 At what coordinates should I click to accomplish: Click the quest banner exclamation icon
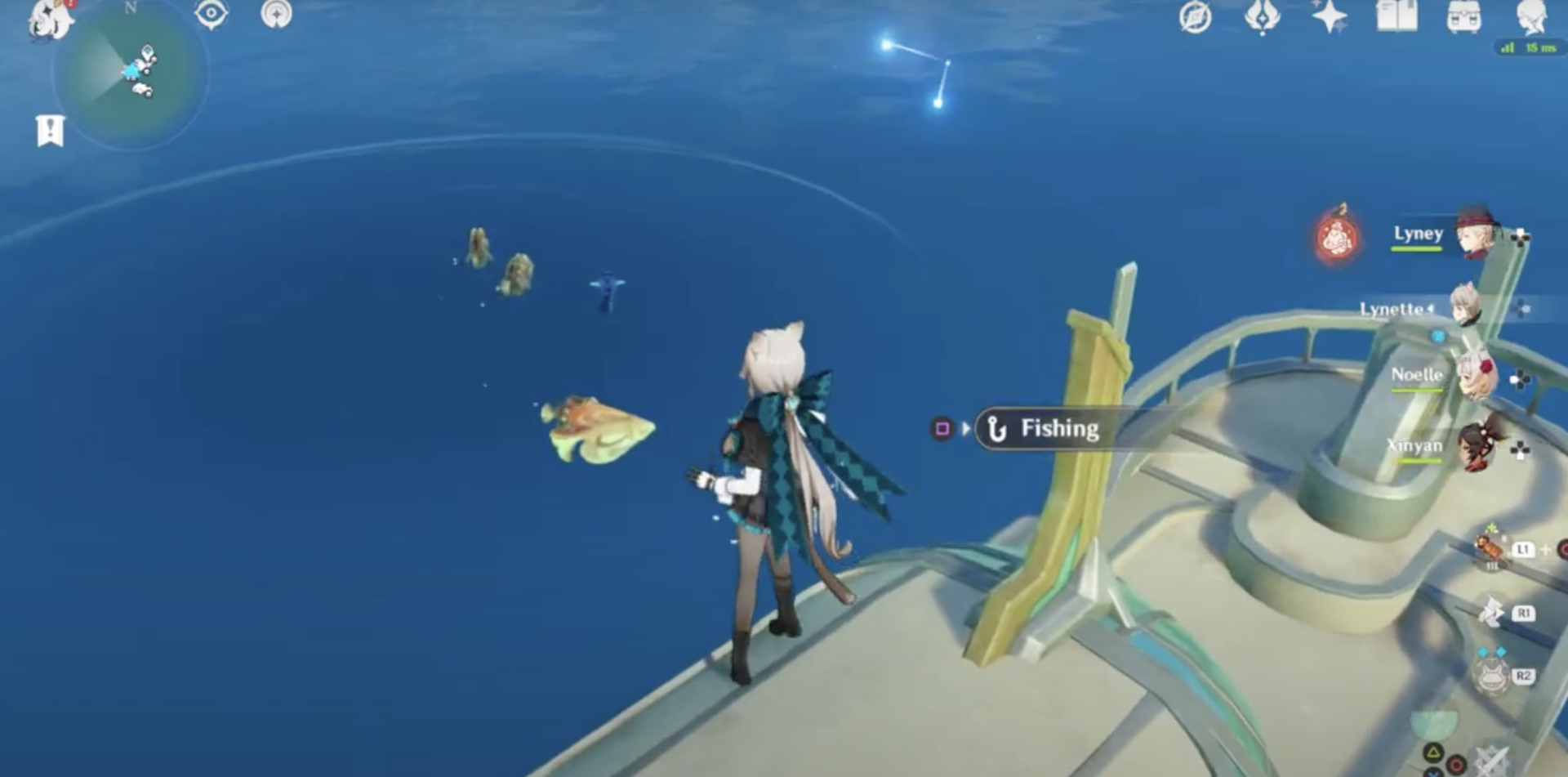coord(51,131)
